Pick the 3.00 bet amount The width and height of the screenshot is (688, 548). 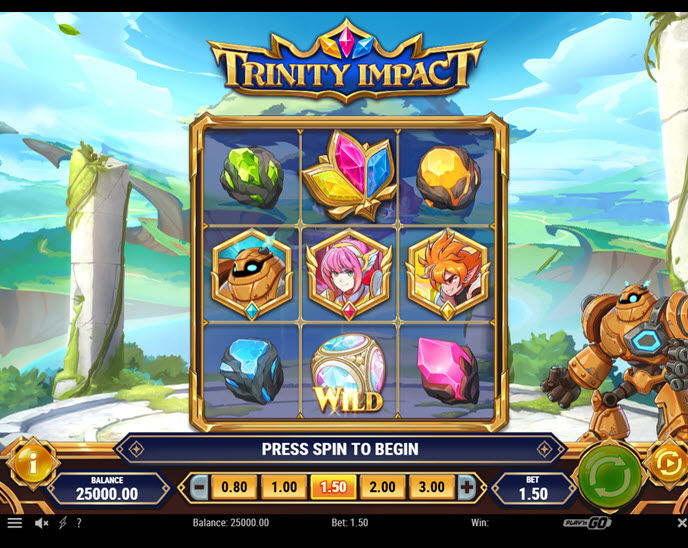tap(431, 488)
